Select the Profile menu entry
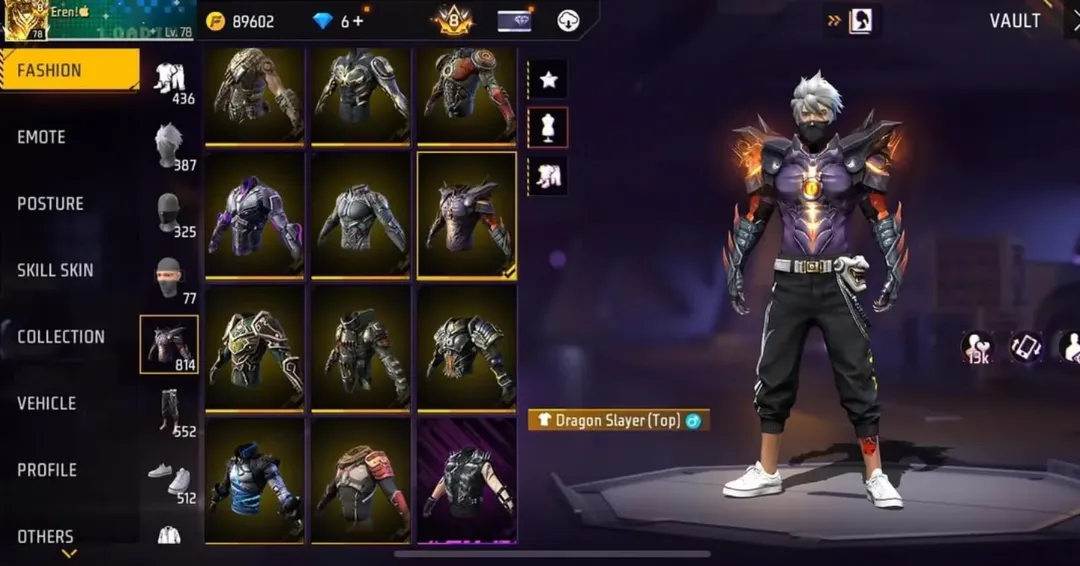Image resolution: width=1080 pixels, height=566 pixels. pyautogui.click(x=47, y=470)
